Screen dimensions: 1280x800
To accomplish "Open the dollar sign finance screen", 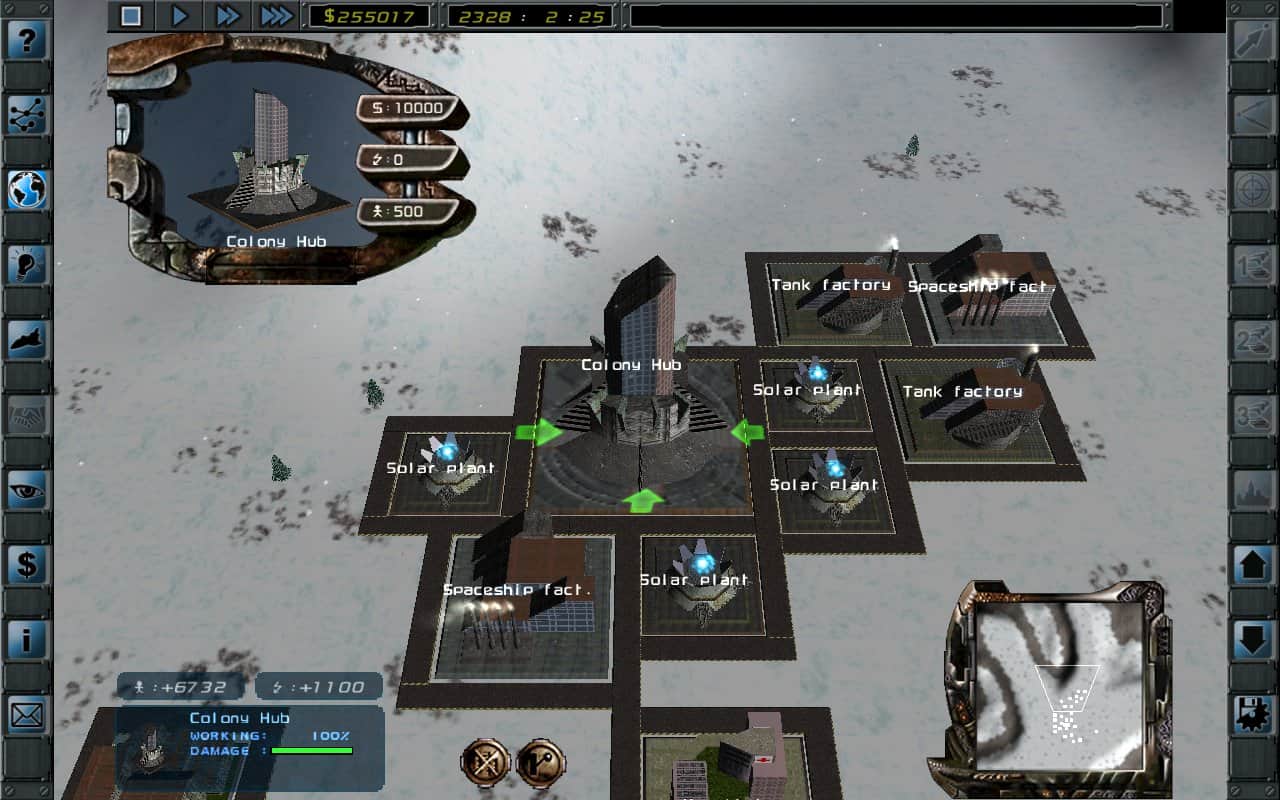I will [27, 565].
